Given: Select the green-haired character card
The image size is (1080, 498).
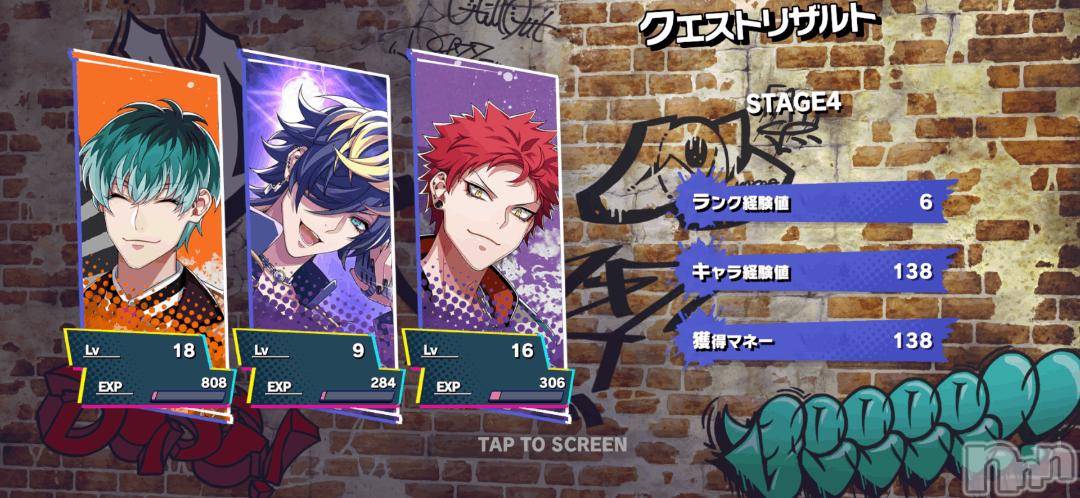Looking at the screenshot, I should [x=151, y=200].
